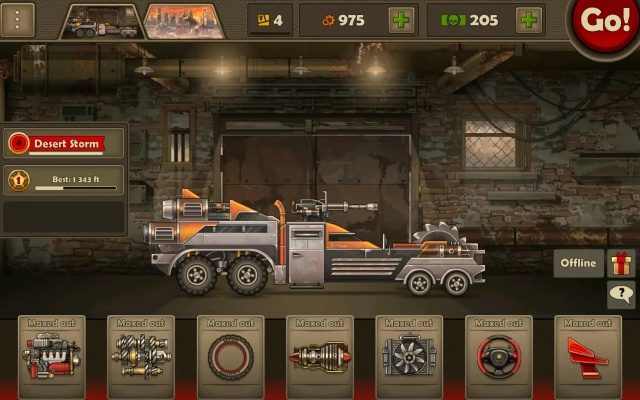The height and width of the screenshot is (400, 640).
Task: Open the gift box reward
Action: pyautogui.click(x=621, y=264)
